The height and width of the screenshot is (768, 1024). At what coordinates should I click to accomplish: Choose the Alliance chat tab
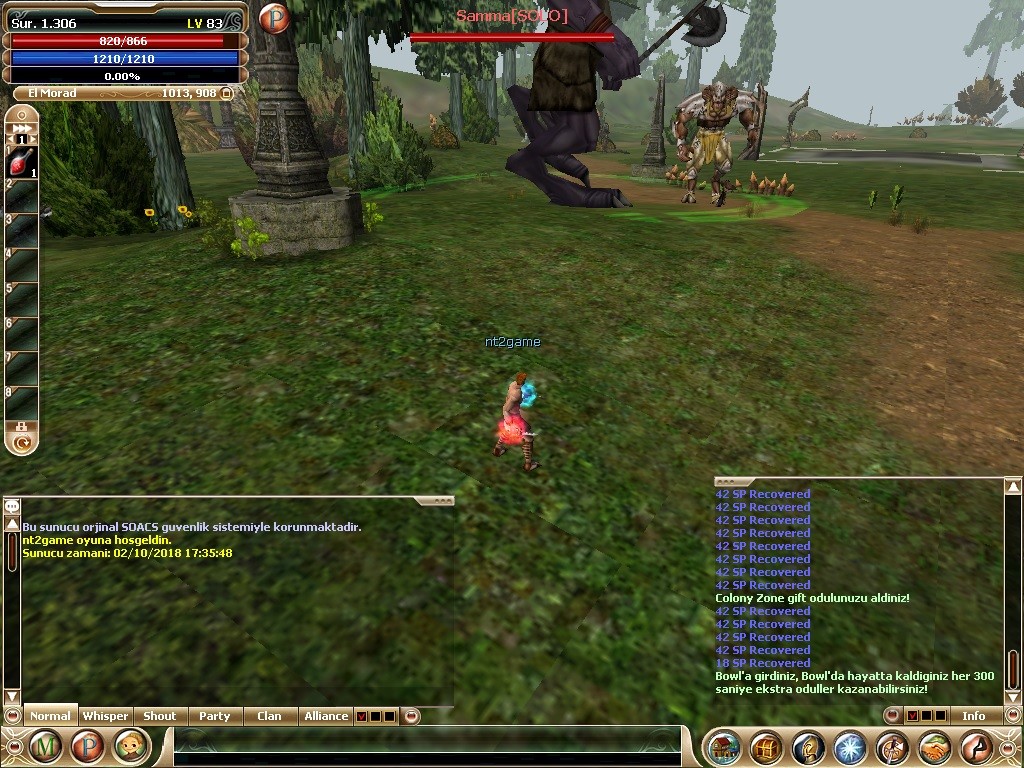pos(326,716)
